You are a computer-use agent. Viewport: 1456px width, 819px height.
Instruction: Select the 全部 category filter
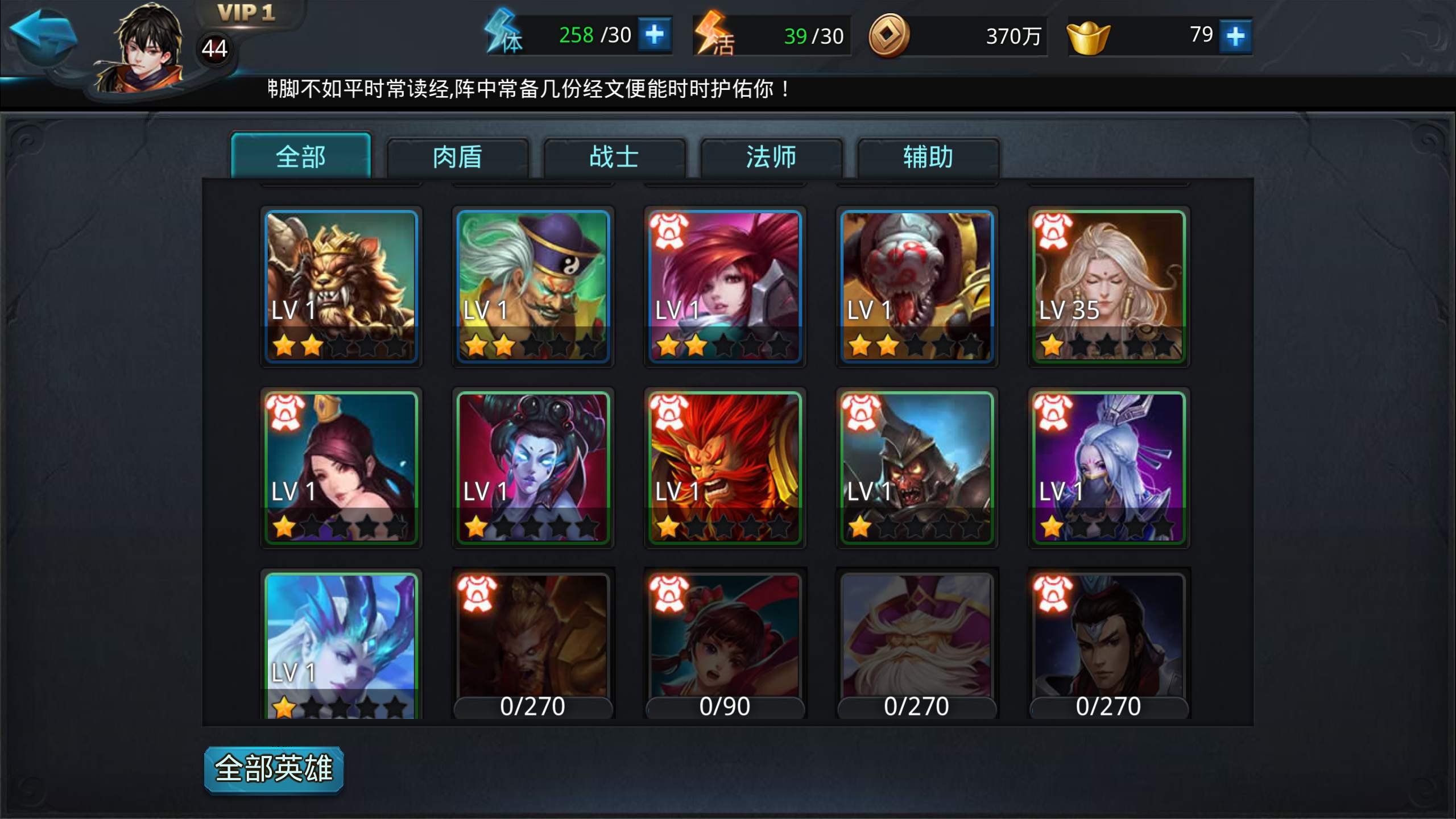click(301, 158)
